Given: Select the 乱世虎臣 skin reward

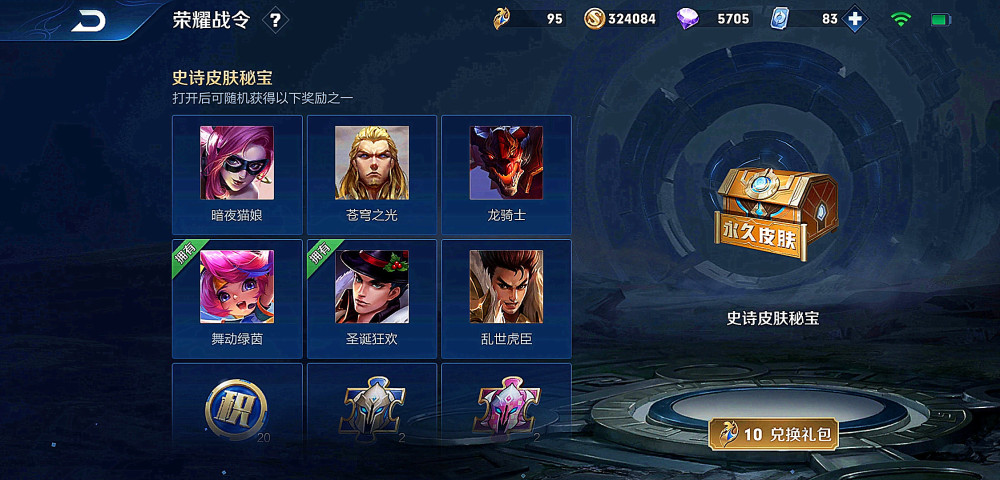Looking at the screenshot, I should 506,298.
